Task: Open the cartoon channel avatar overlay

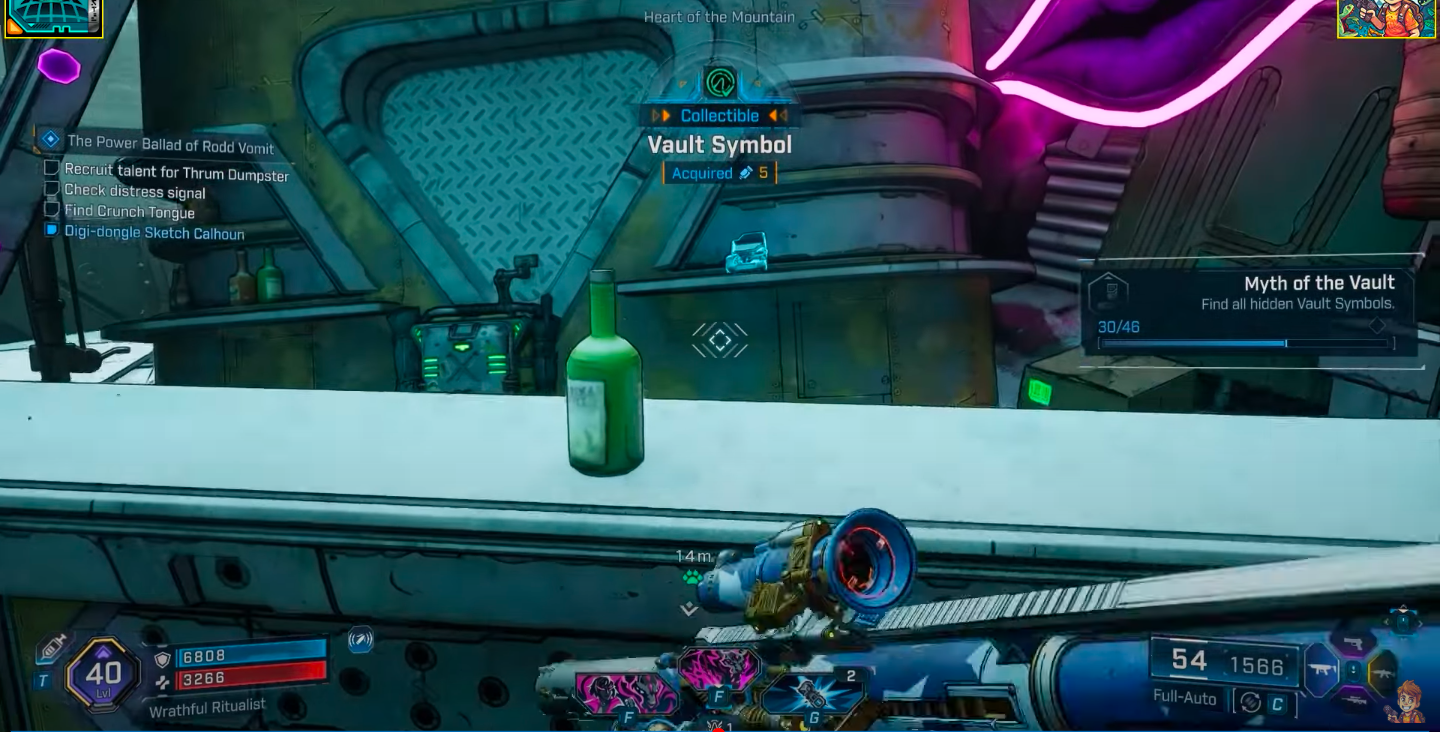Action: (1386, 19)
